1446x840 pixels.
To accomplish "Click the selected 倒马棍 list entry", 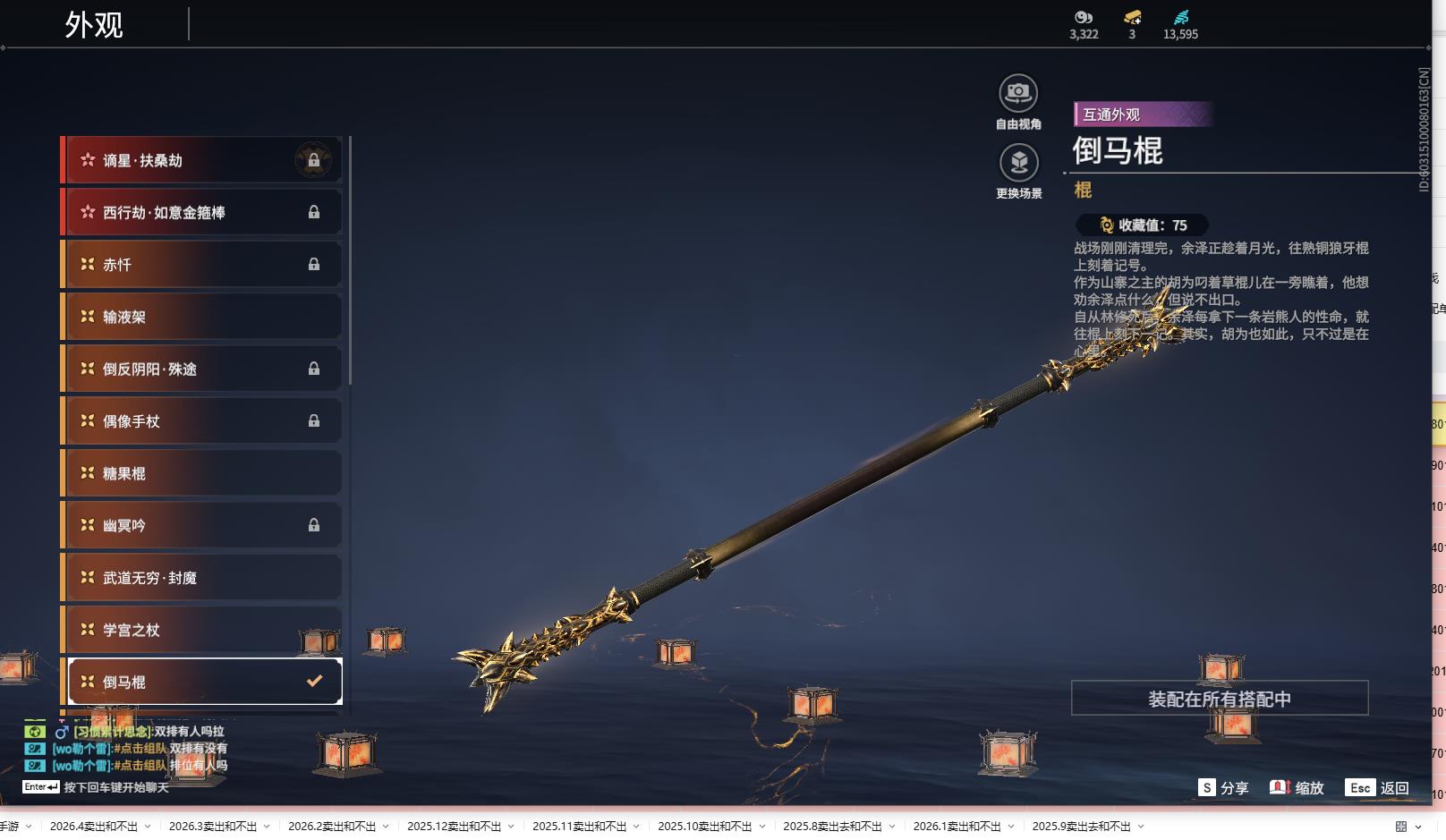I will pos(205,682).
